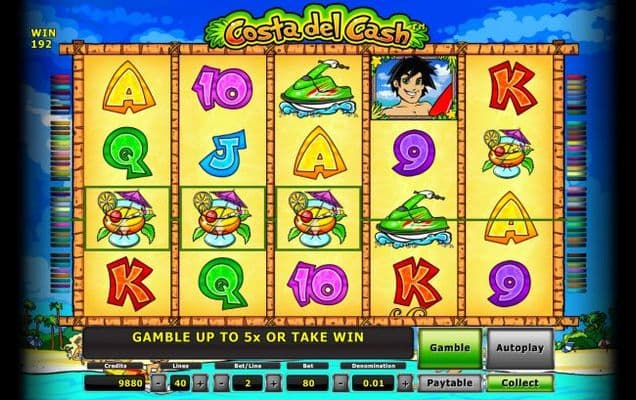Click the green Gamble button

coord(449,346)
